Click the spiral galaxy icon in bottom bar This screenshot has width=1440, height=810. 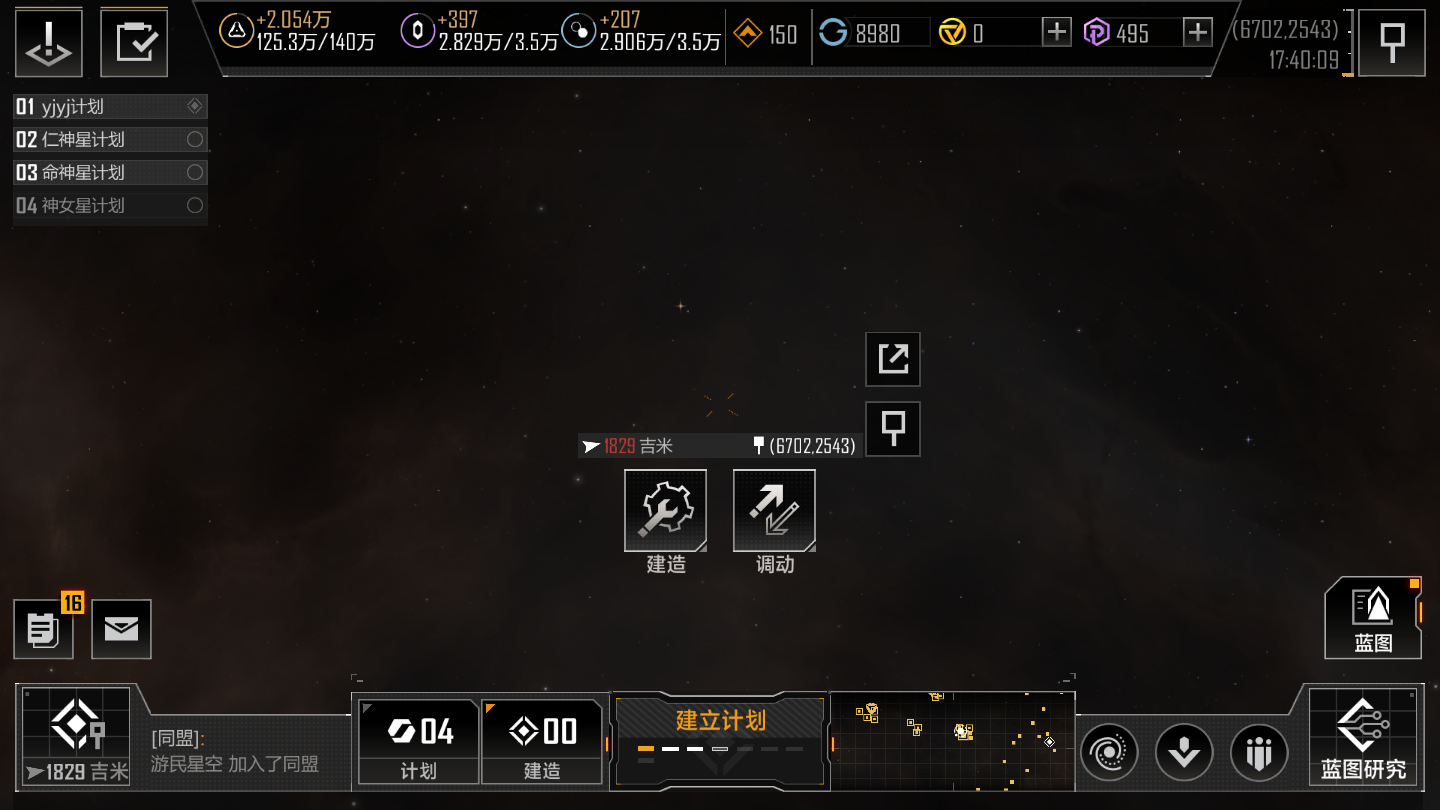click(x=1110, y=752)
